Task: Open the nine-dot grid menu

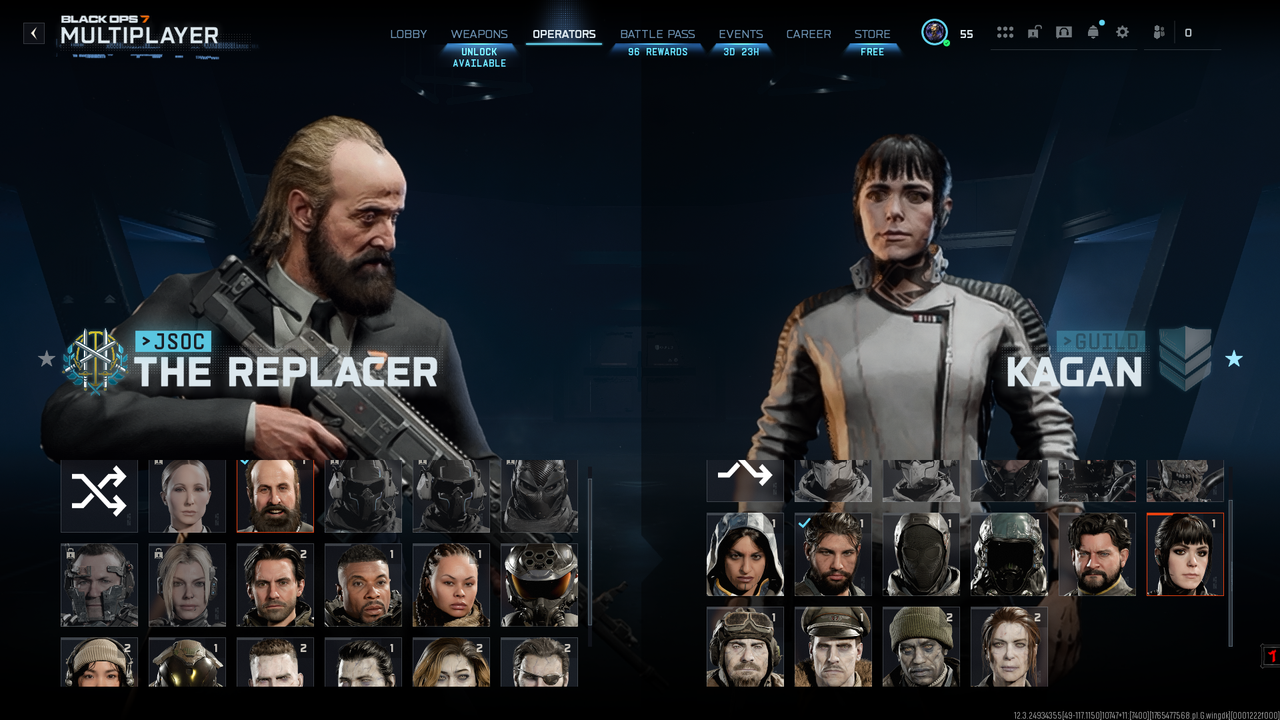Action: (1005, 33)
